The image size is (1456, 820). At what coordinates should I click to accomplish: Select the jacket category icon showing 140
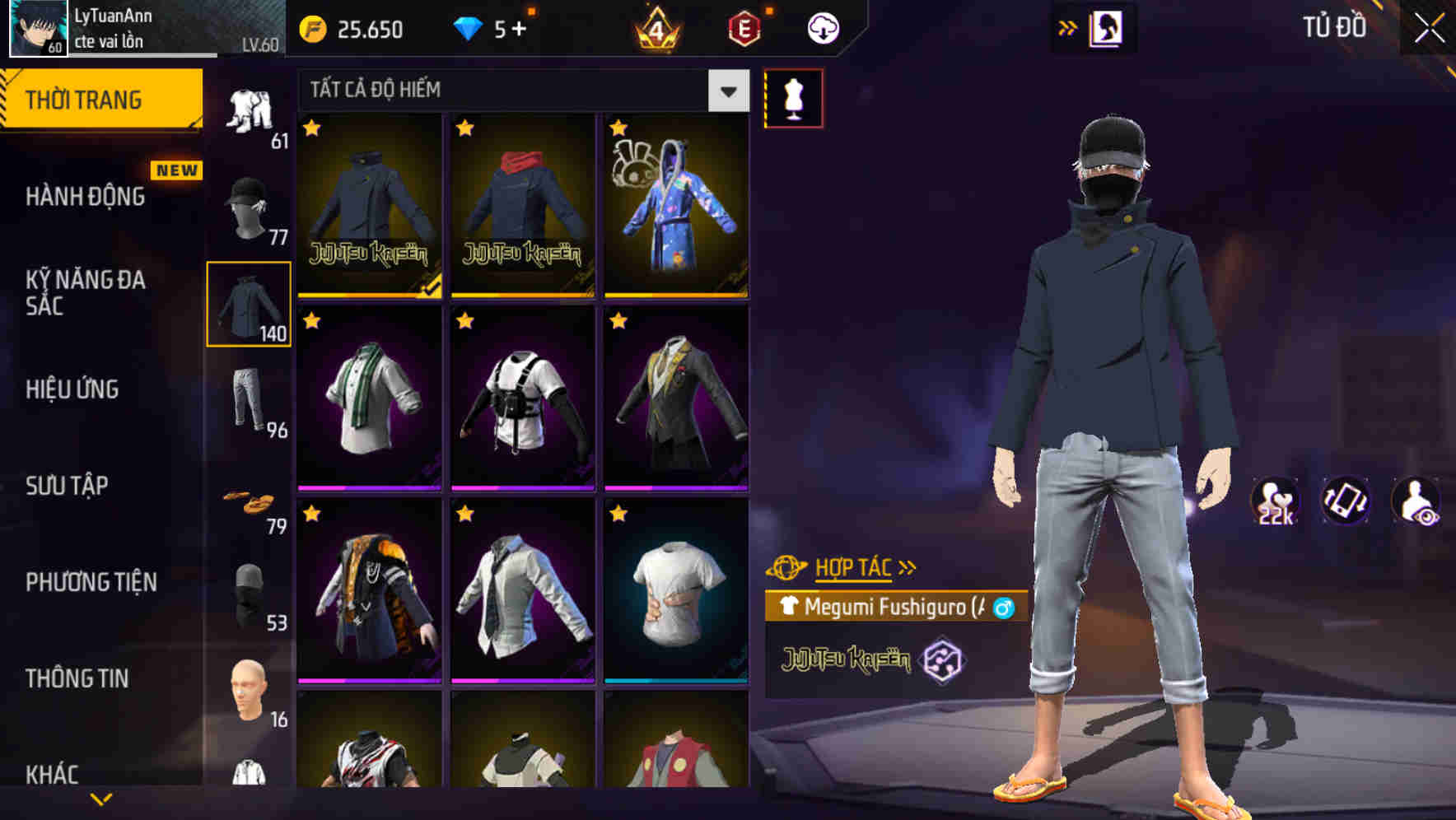tap(249, 305)
